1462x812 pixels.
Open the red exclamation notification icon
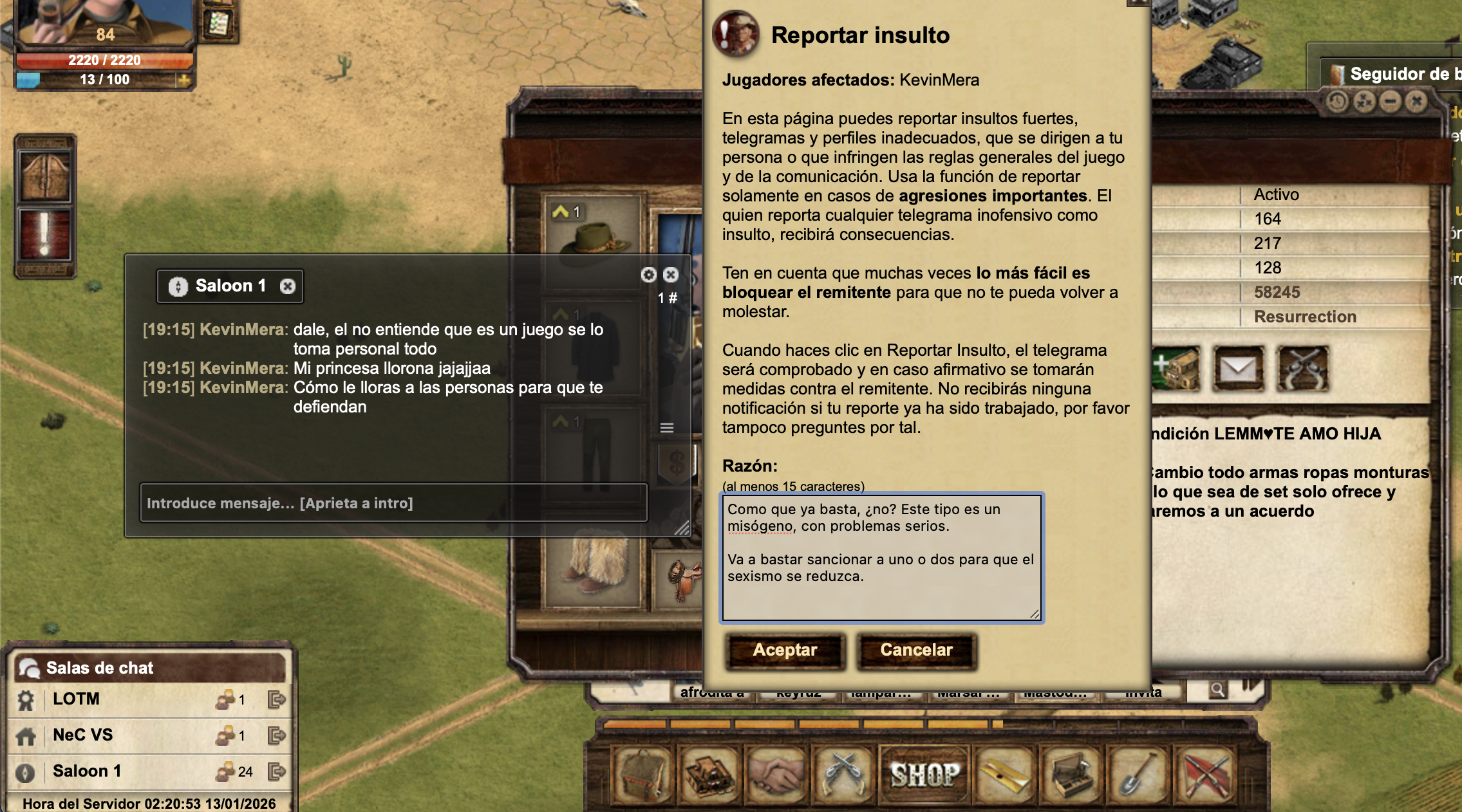(x=45, y=235)
